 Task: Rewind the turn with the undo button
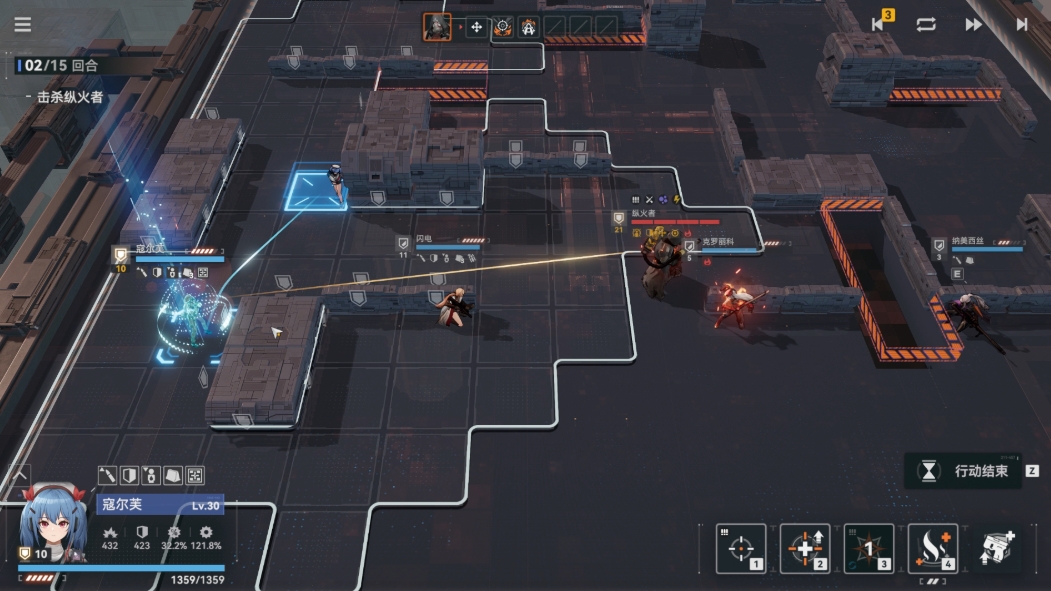[x=880, y=24]
